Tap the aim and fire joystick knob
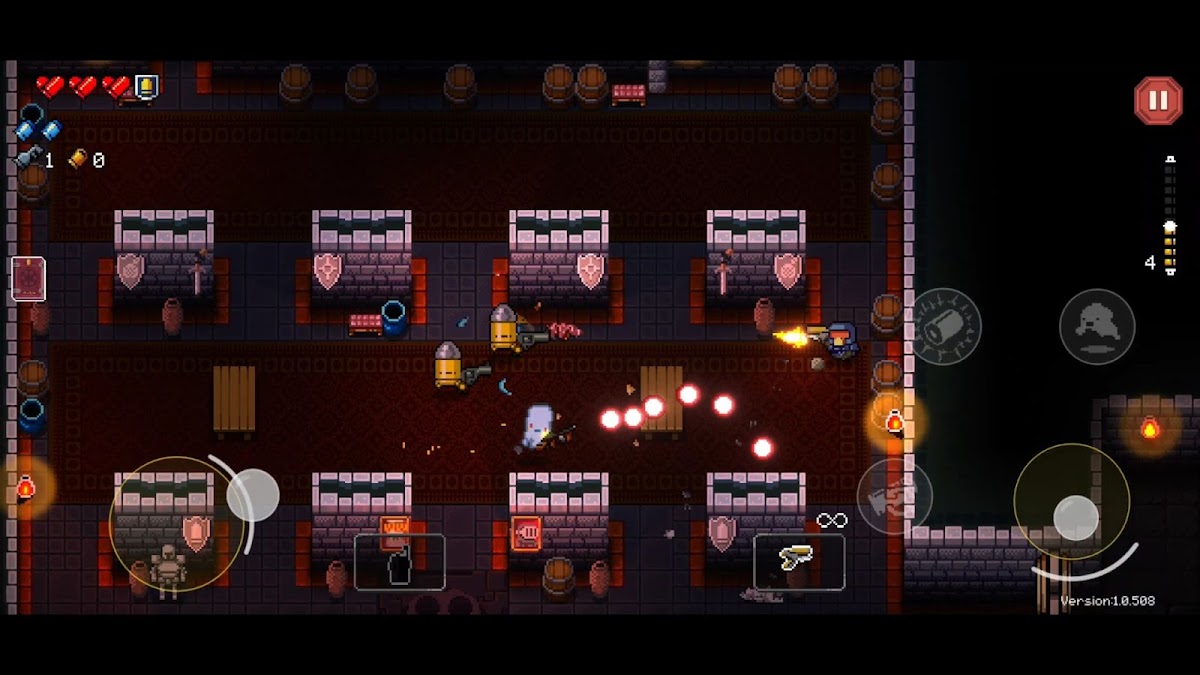1200x675 pixels. point(1076,516)
